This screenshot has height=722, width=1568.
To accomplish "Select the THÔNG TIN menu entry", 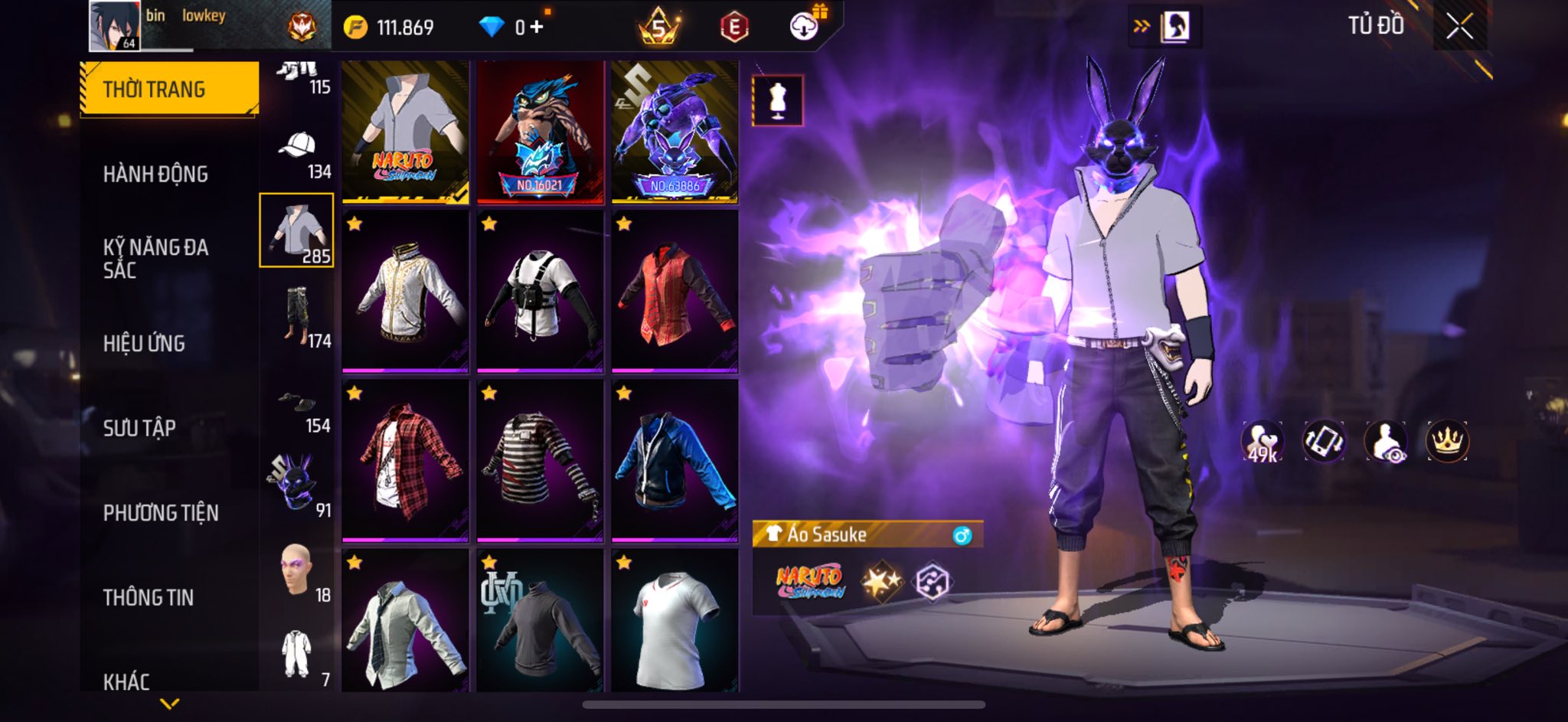I will 149,597.
